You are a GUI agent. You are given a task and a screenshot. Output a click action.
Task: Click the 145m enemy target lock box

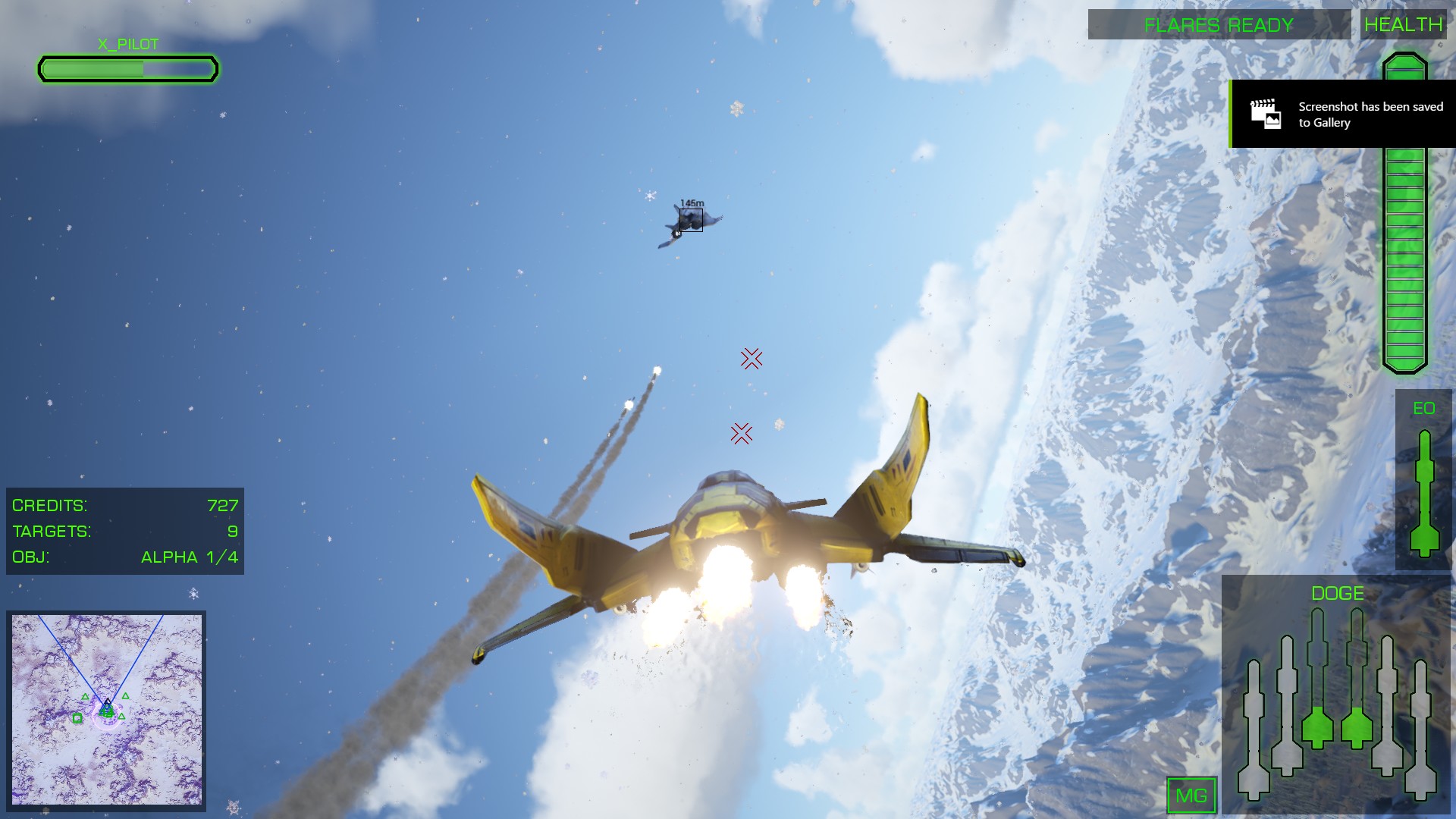click(x=690, y=221)
